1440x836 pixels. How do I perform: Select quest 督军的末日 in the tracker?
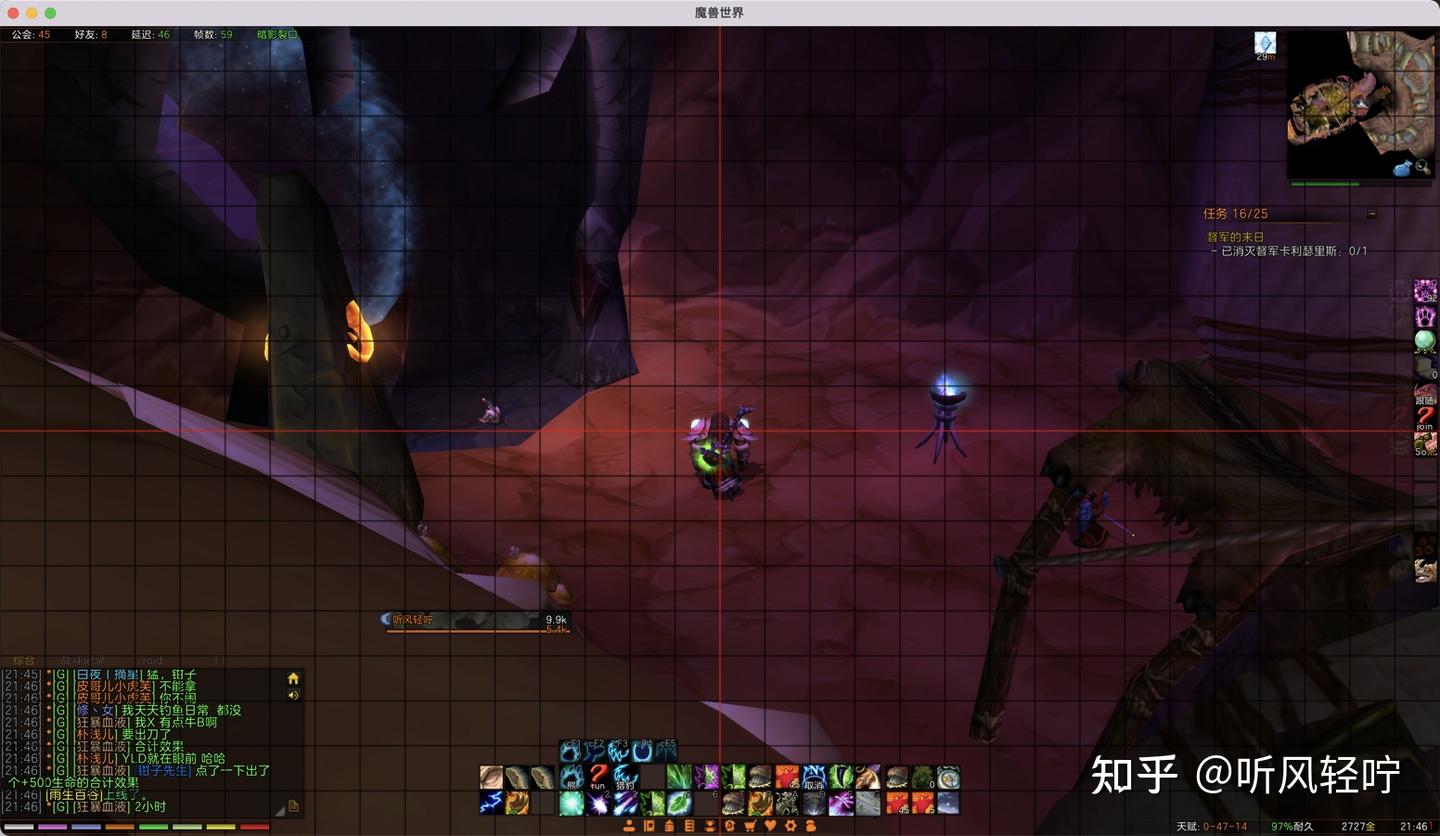coord(1235,237)
